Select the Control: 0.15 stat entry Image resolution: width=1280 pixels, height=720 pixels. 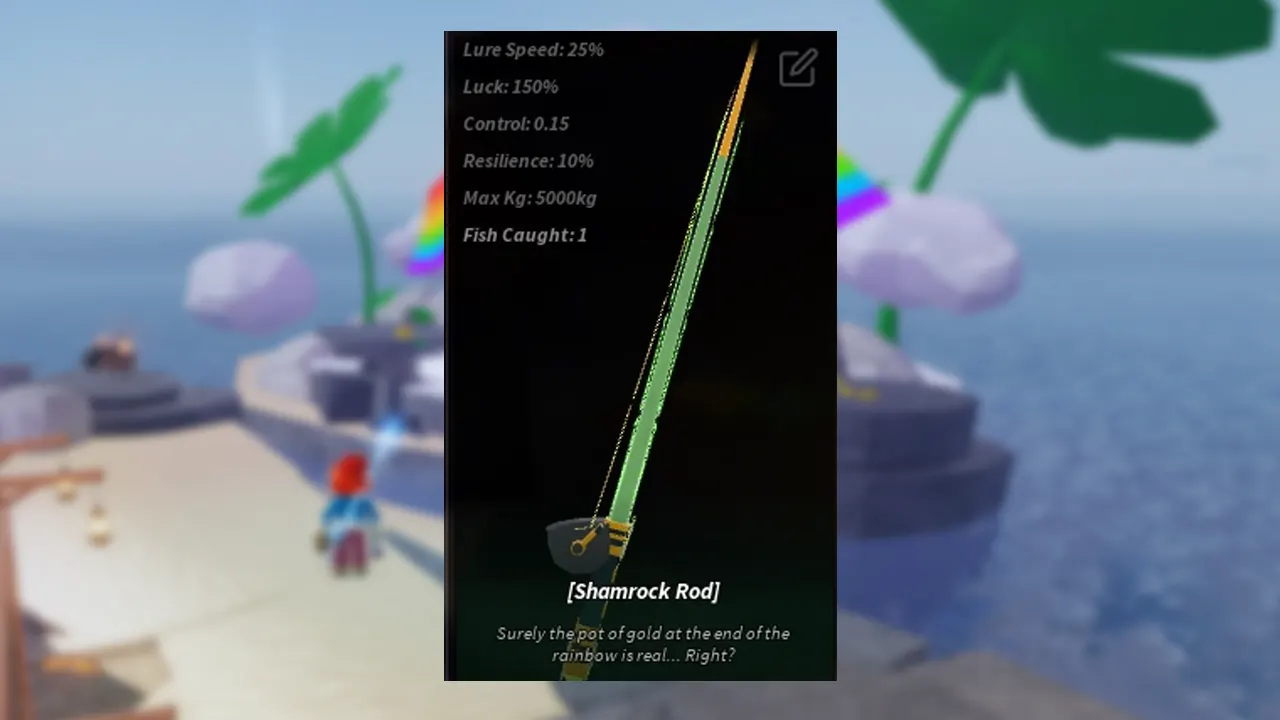pyautogui.click(x=516, y=124)
